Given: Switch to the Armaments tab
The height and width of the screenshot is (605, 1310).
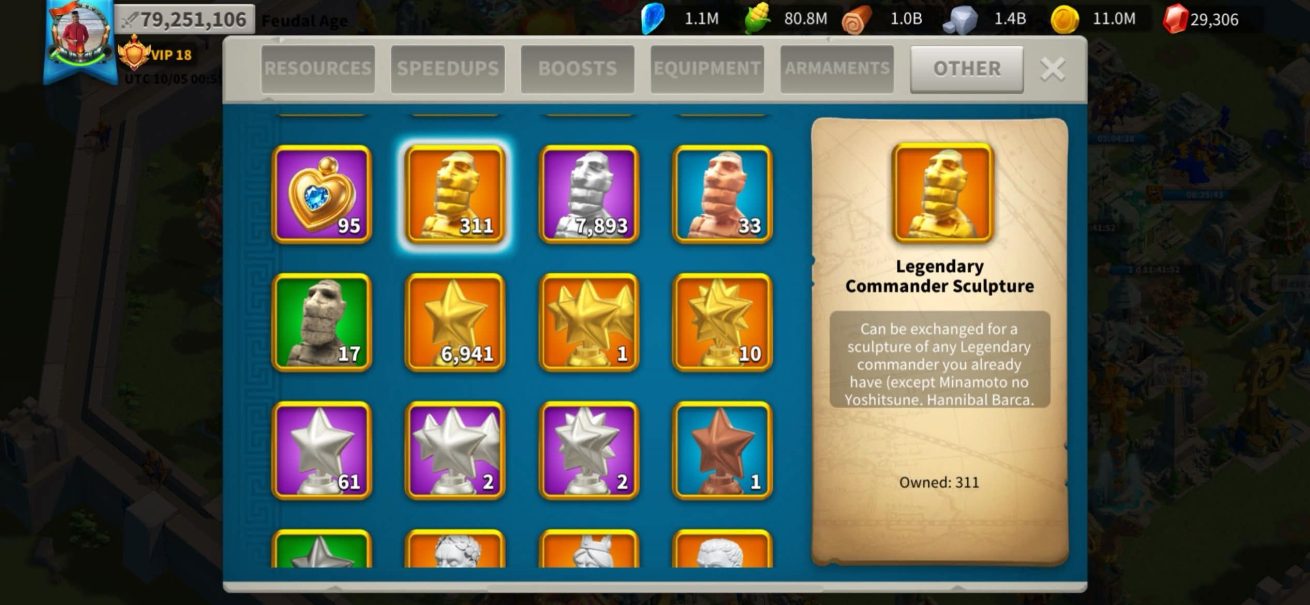Looking at the screenshot, I should 837,69.
